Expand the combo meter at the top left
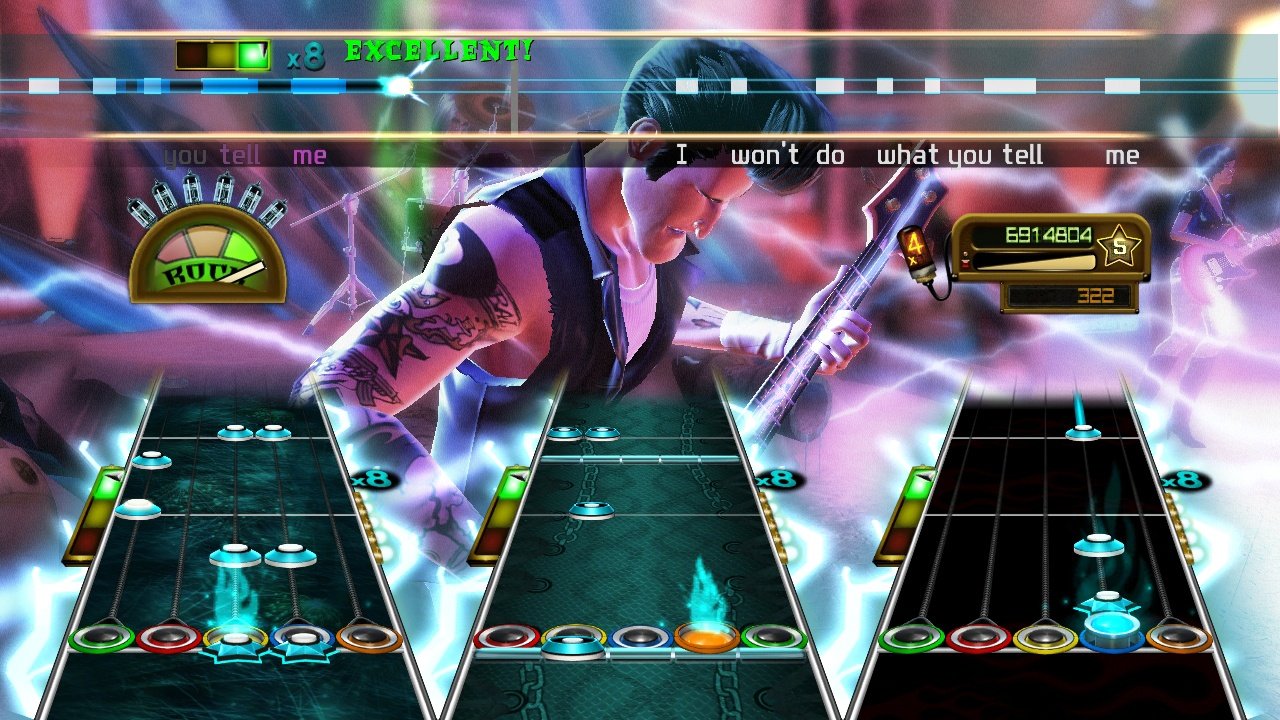The height and width of the screenshot is (720, 1280). click(224, 52)
